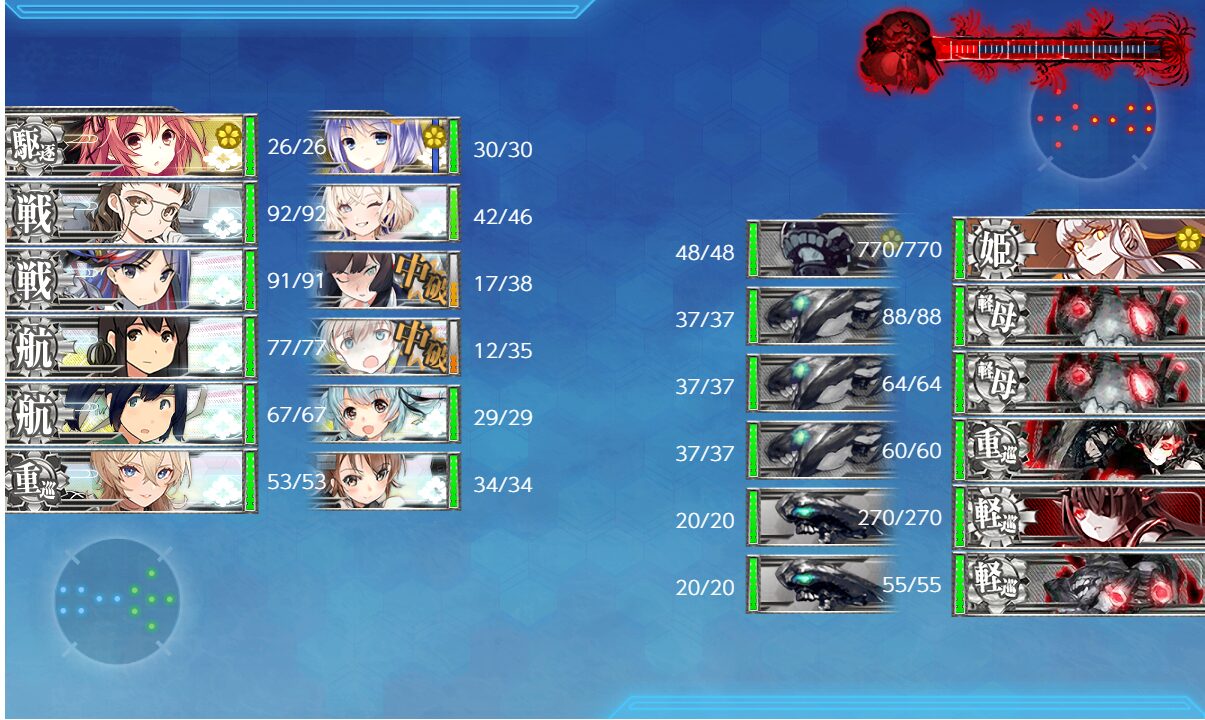Choose the damaged escort ship with 12/35 HP
This screenshot has height=720, width=1205.
[x=385, y=347]
